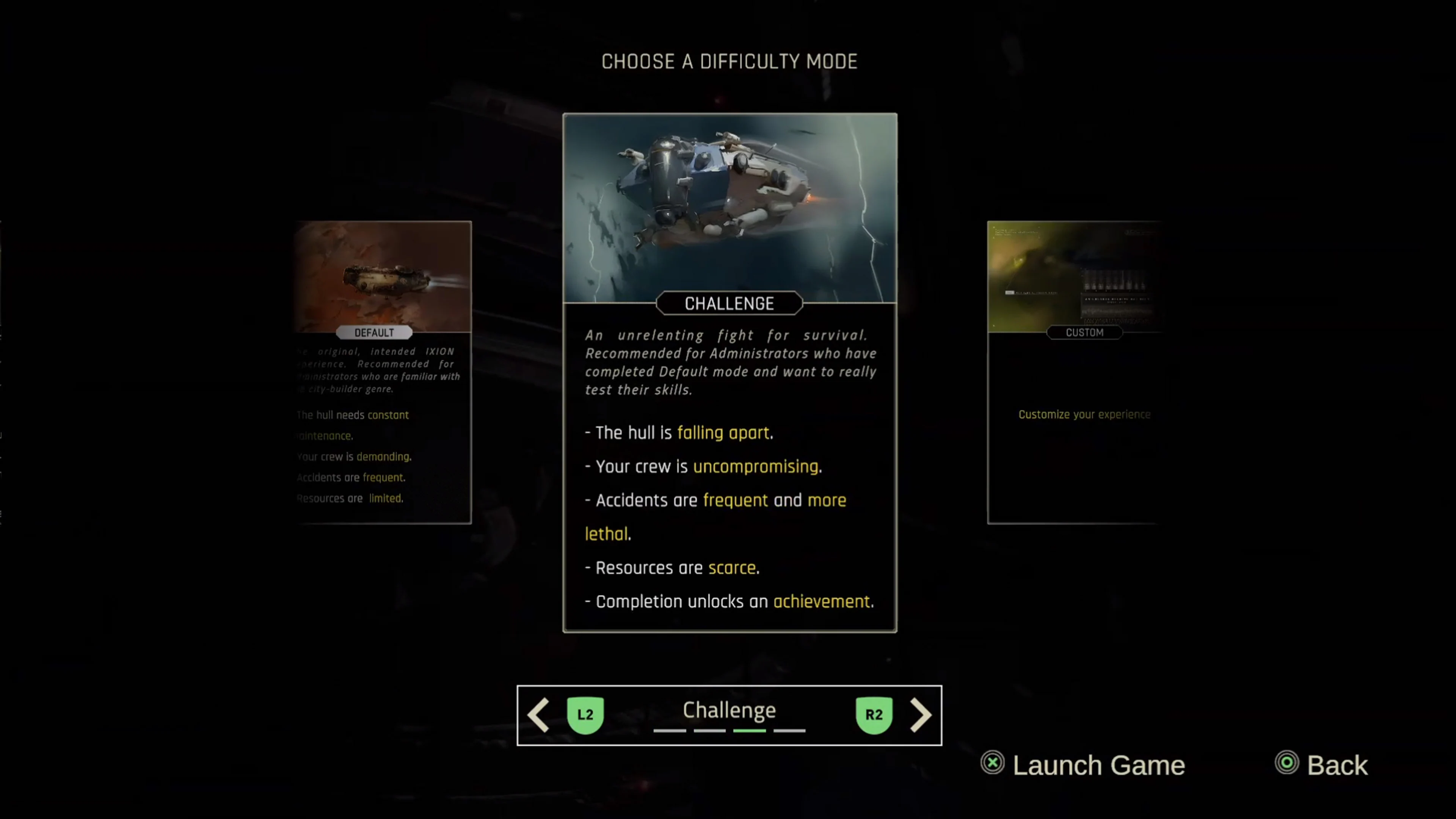
Task: Click the DEFAULT banner label
Action: (374, 333)
